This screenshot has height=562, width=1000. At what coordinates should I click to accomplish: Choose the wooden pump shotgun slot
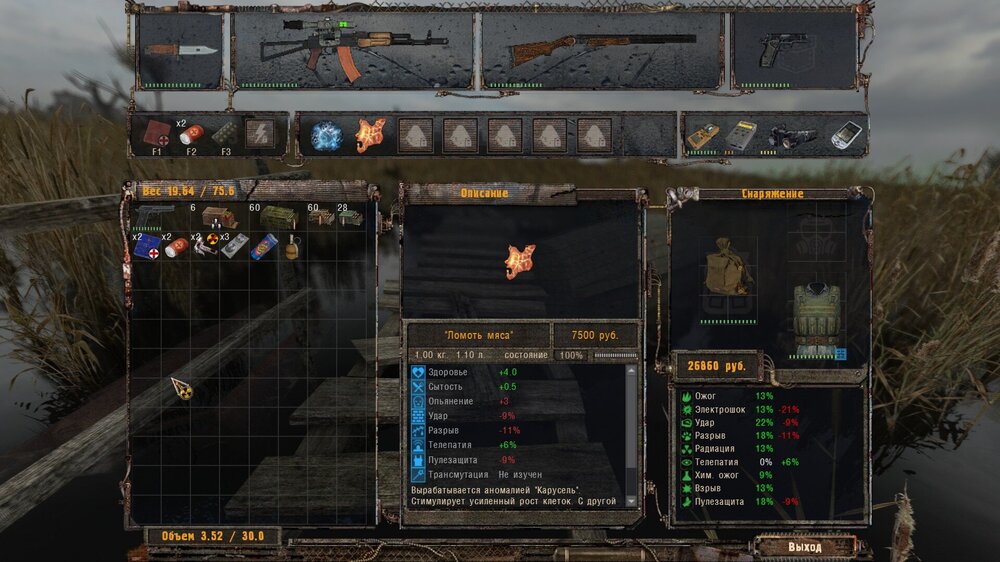[x=602, y=50]
